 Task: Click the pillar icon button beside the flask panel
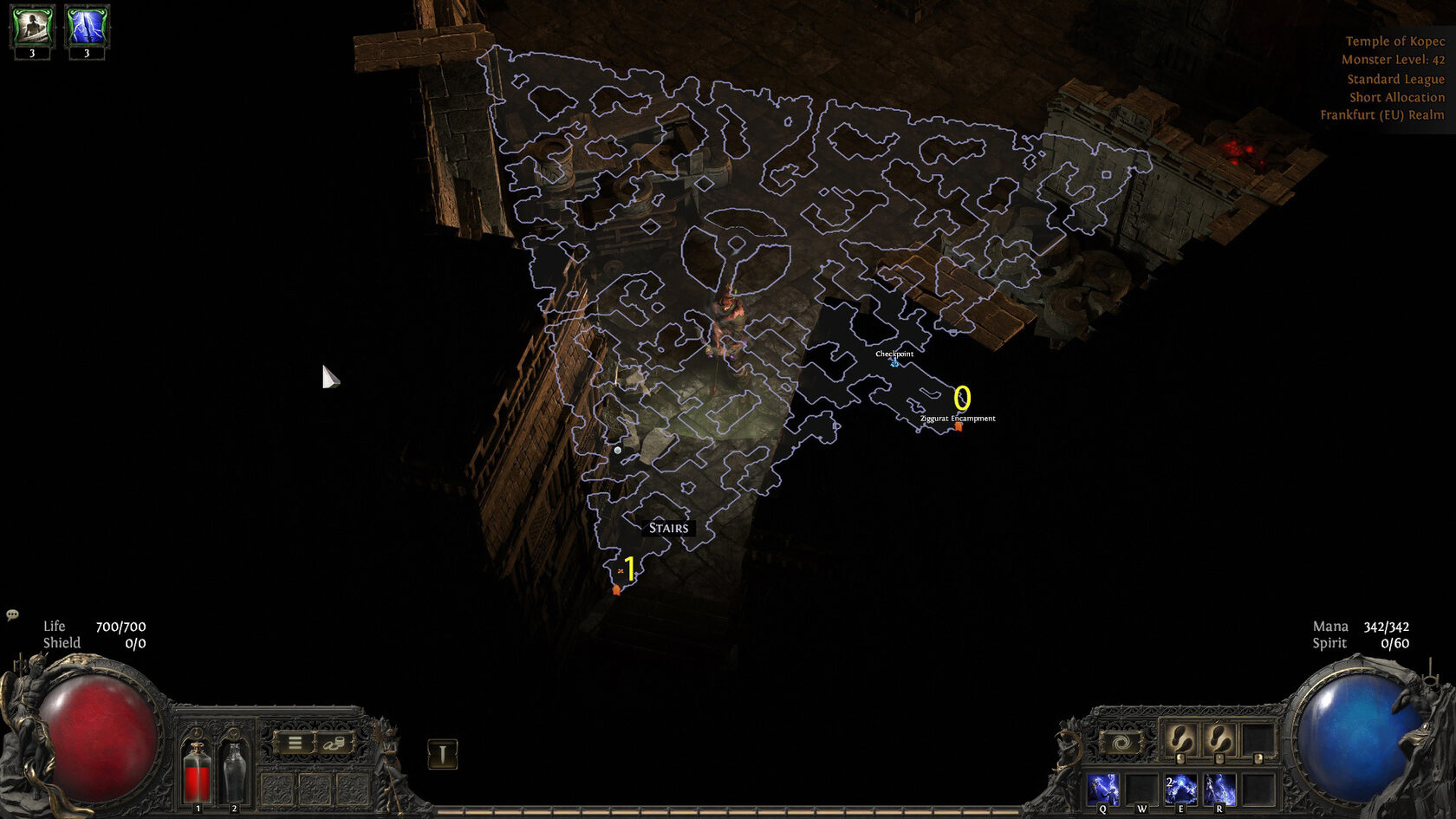[442, 754]
